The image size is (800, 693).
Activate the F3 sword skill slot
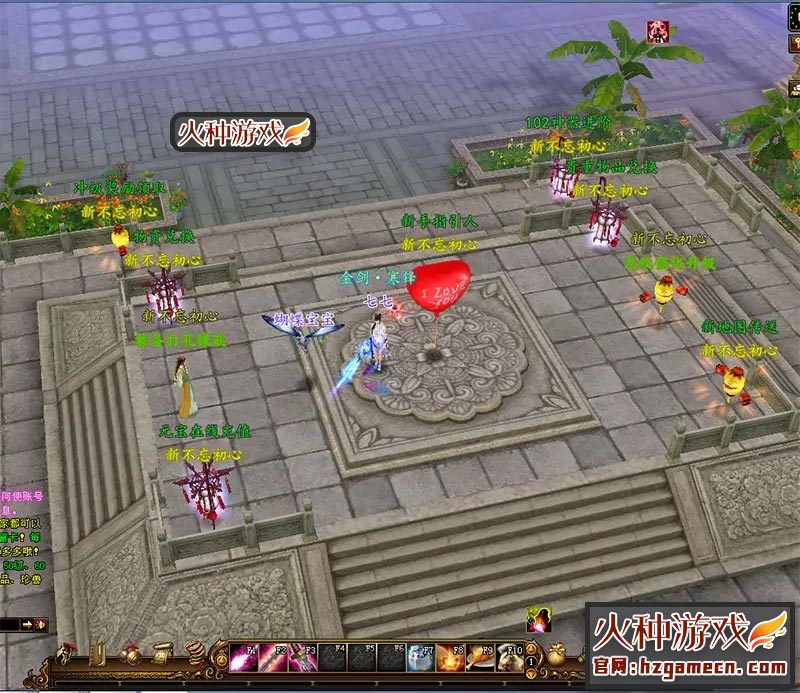(304, 659)
